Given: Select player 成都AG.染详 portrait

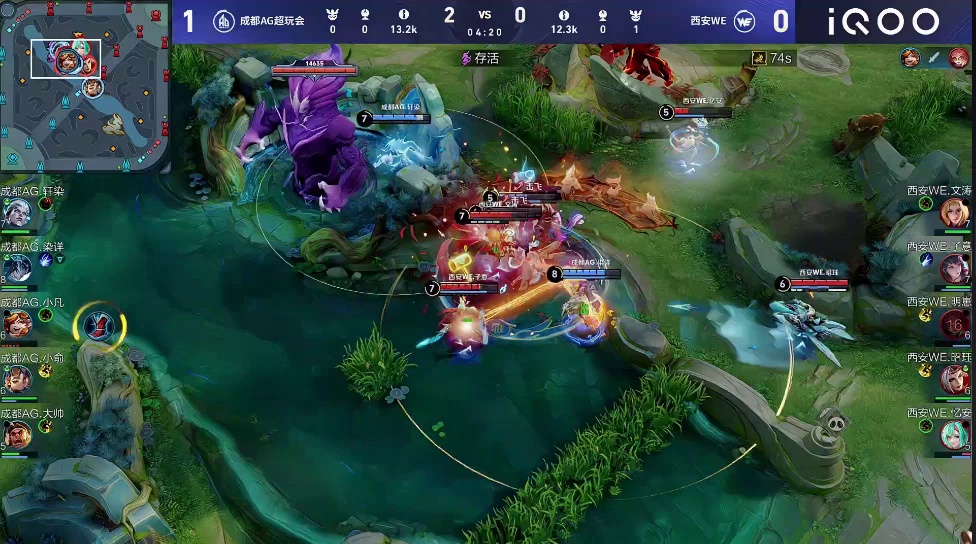Looking at the screenshot, I should (17, 268).
